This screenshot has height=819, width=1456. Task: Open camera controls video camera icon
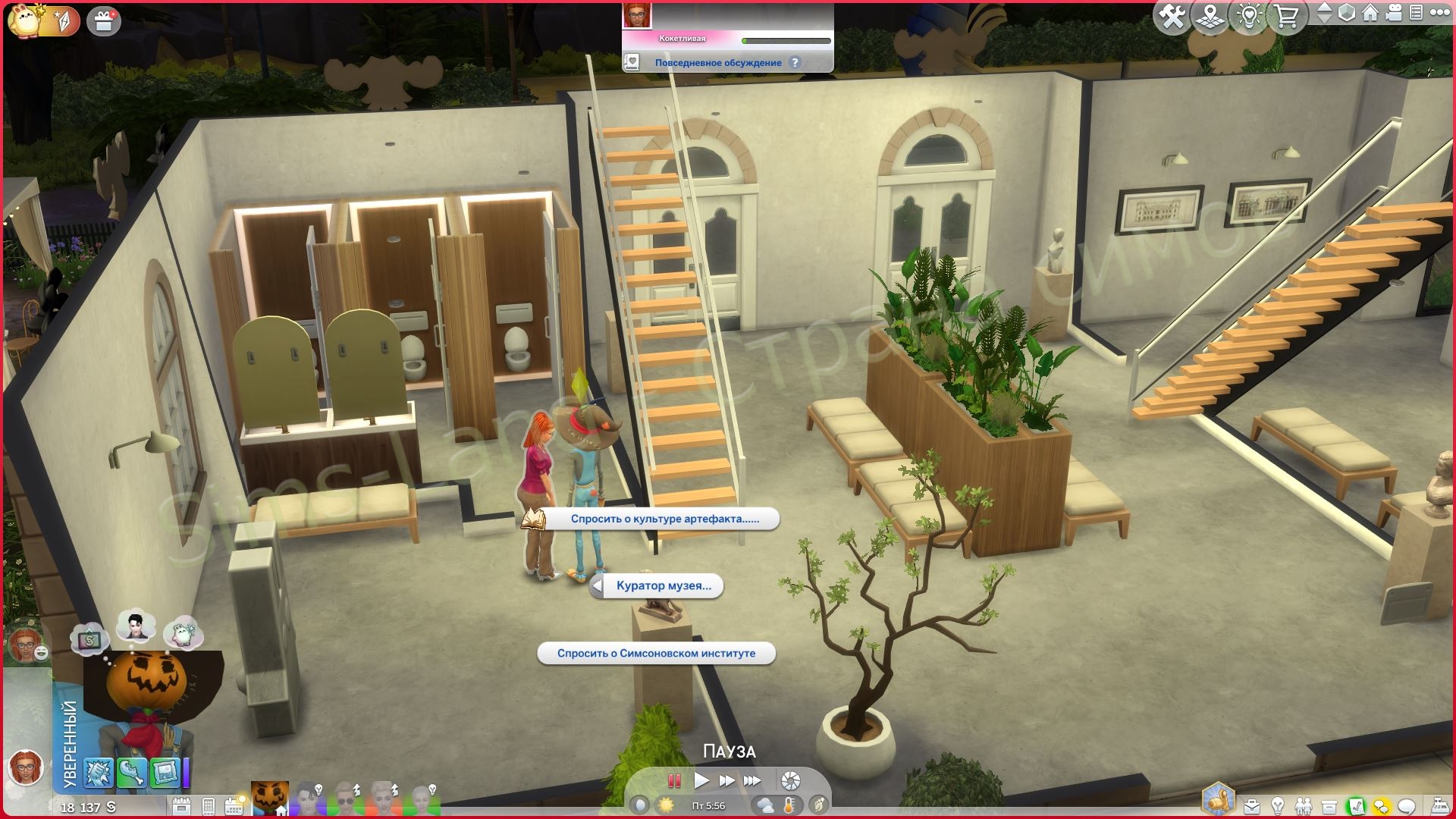point(1394,13)
